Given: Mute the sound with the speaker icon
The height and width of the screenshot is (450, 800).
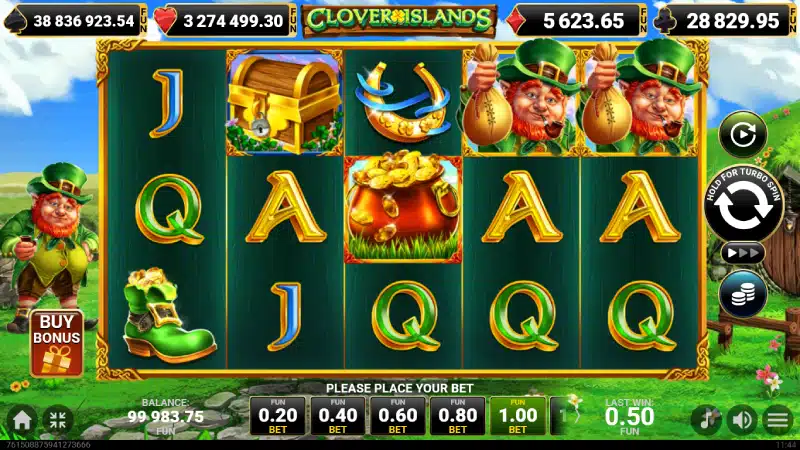Looking at the screenshot, I should [741, 419].
